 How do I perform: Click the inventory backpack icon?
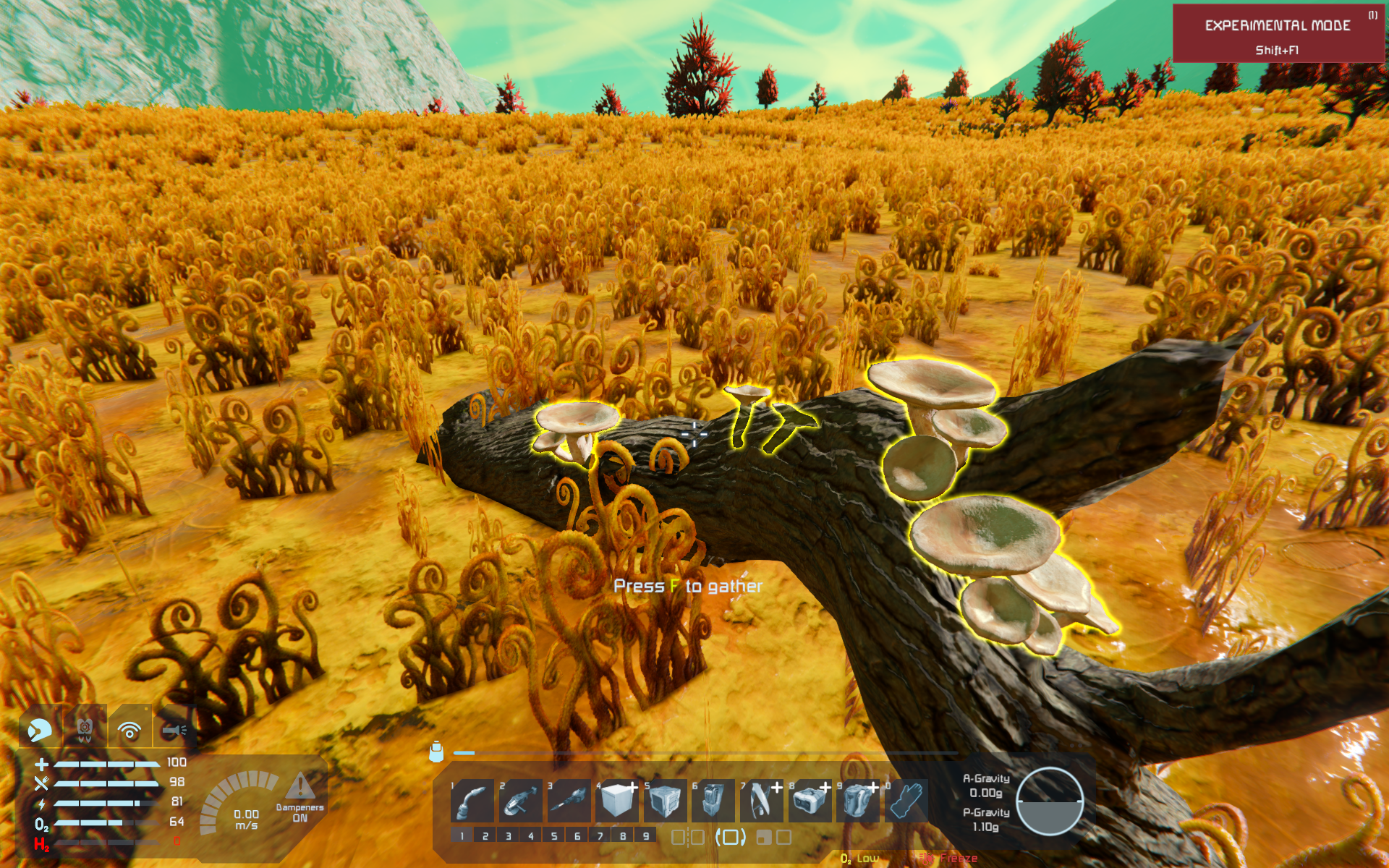[436, 752]
